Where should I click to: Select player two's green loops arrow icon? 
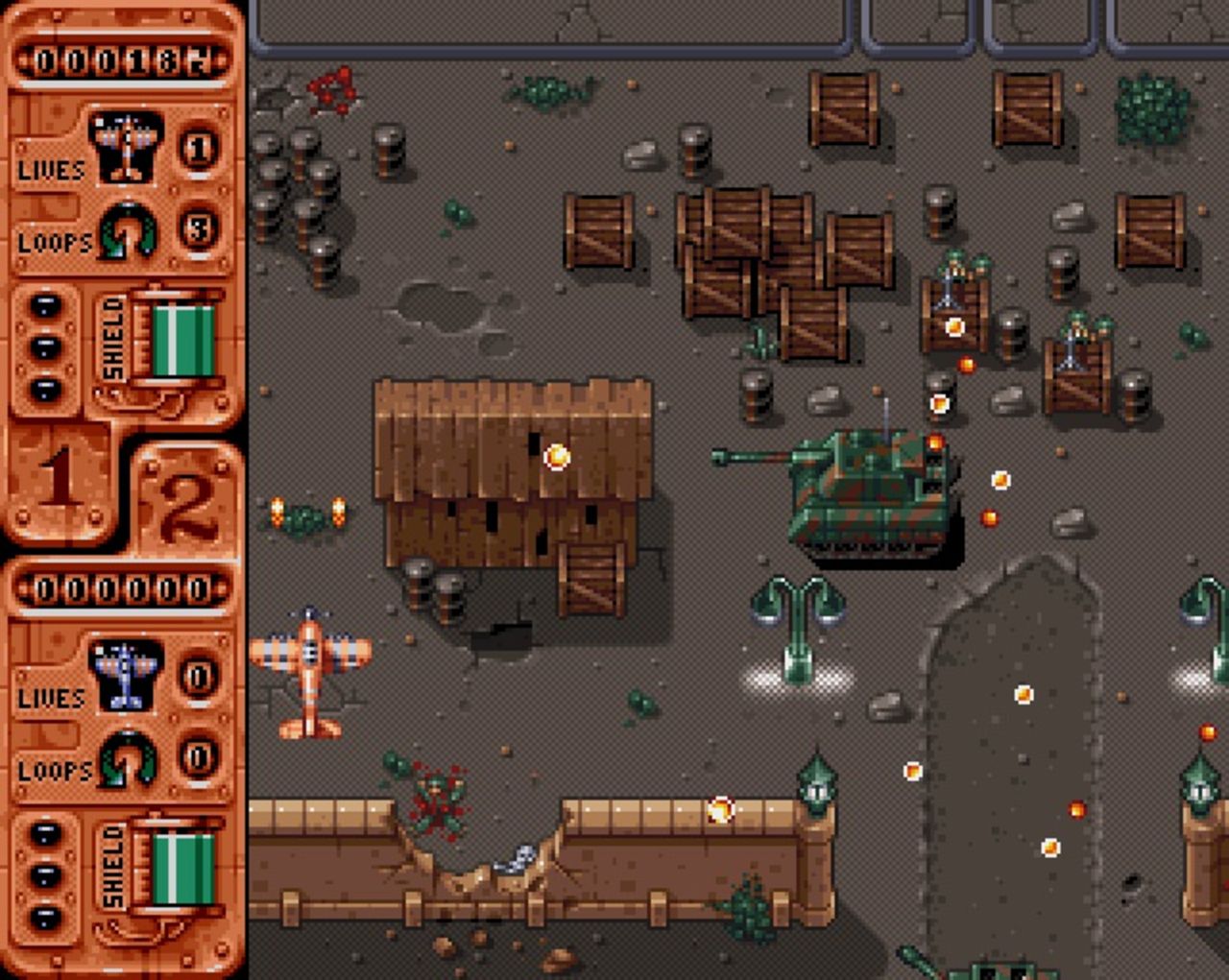pyautogui.click(x=128, y=758)
